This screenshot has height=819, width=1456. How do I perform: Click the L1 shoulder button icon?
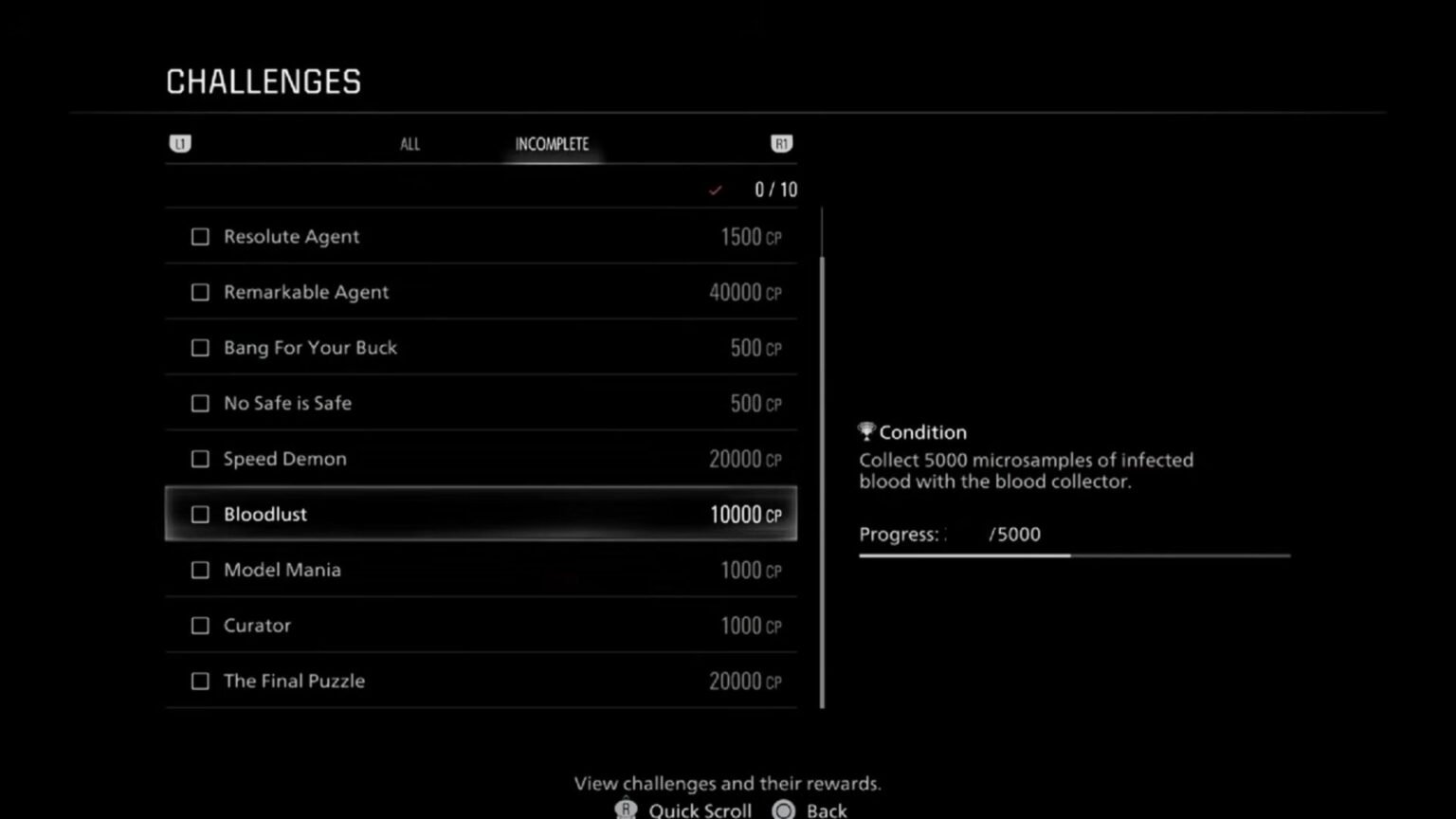180,143
